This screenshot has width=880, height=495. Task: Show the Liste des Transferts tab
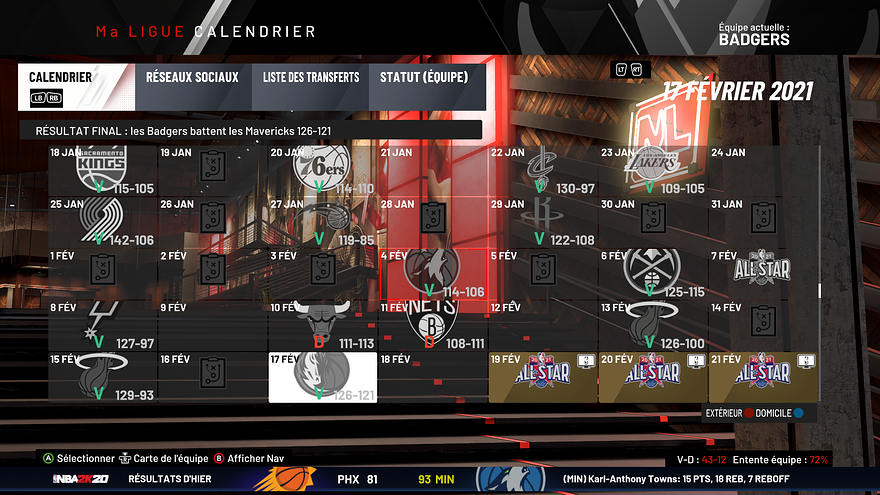pyautogui.click(x=311, y=77)
